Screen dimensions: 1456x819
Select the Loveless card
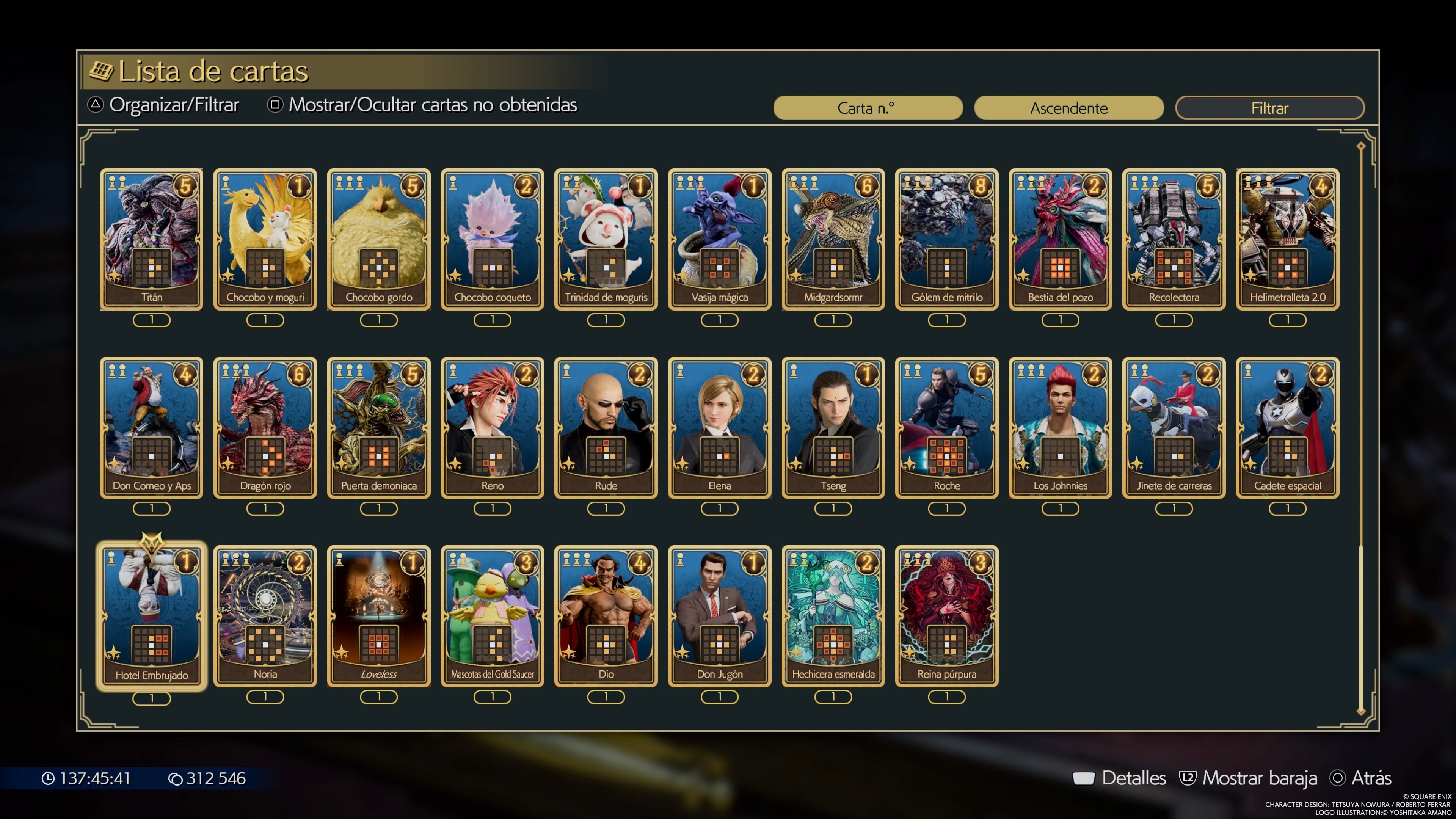pyautogui.click(x=379, y=616)
